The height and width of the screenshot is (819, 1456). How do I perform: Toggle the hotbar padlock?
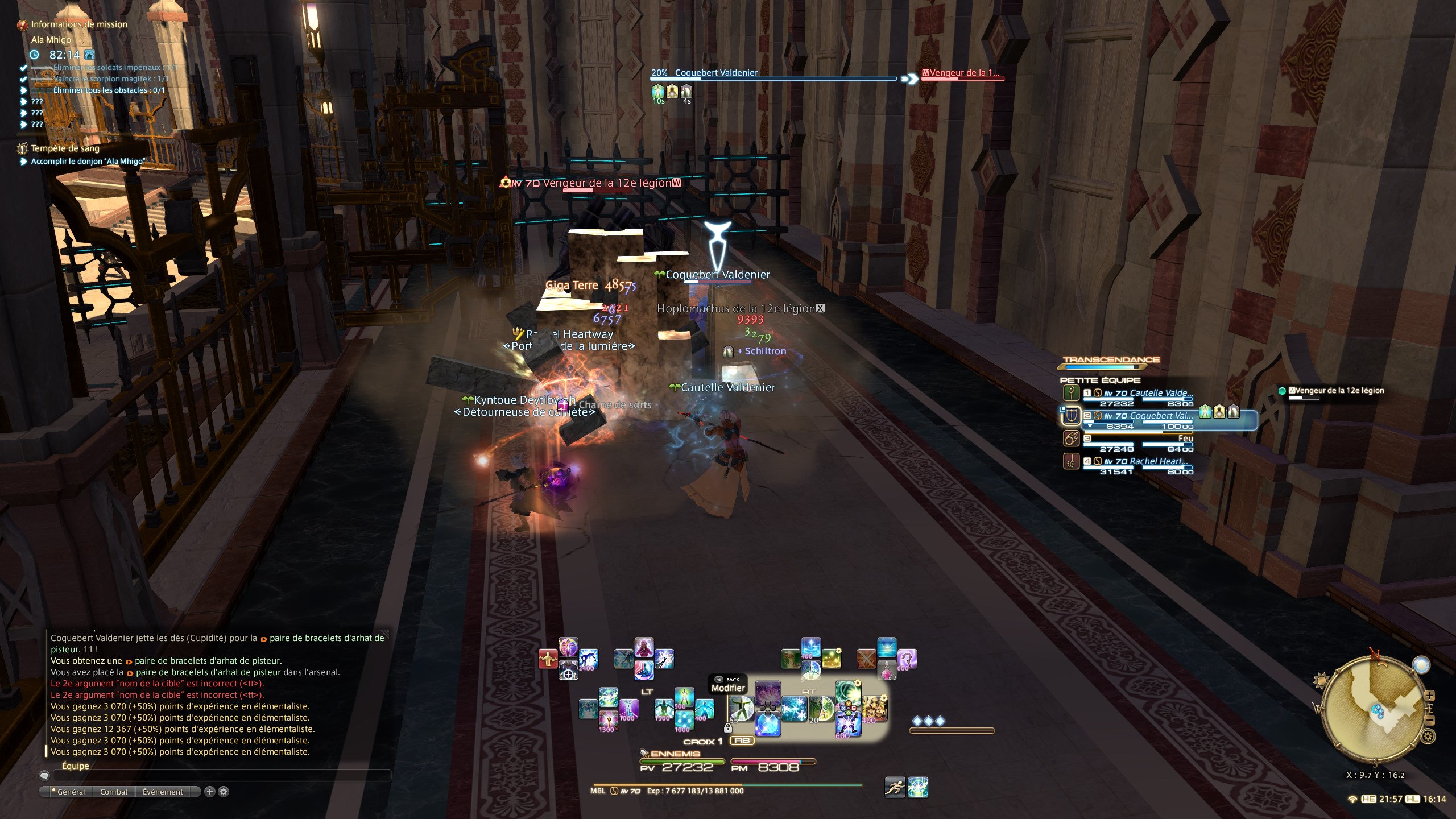tap(727, 728)
